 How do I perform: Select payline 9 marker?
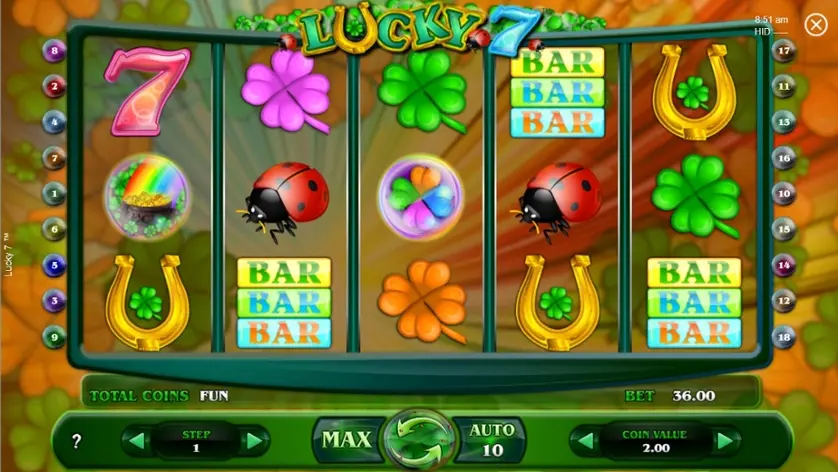[x=54, y=337]
